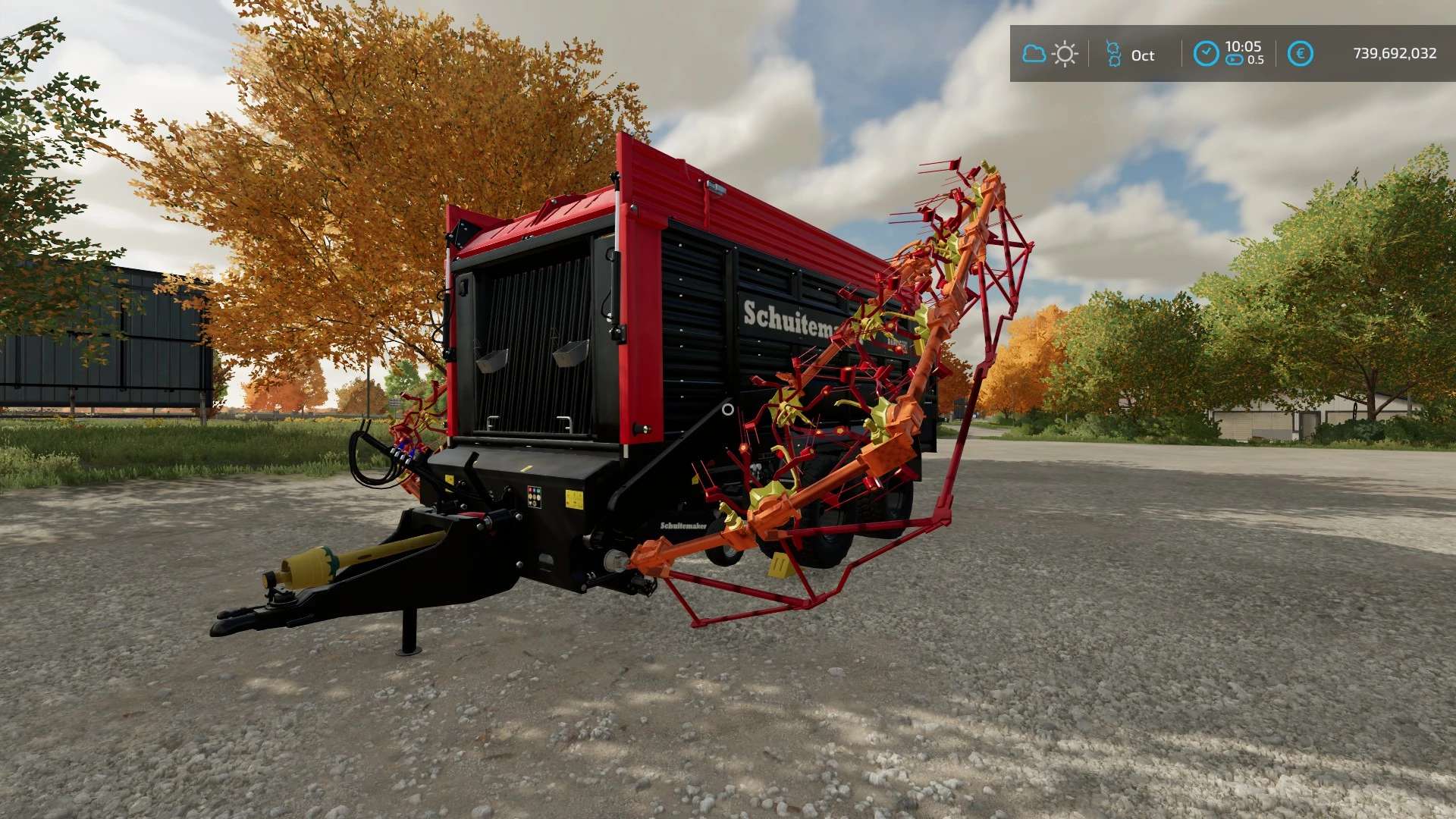Click the clock time icon
The image size is (1456, 819).
tap(1206, 54)
